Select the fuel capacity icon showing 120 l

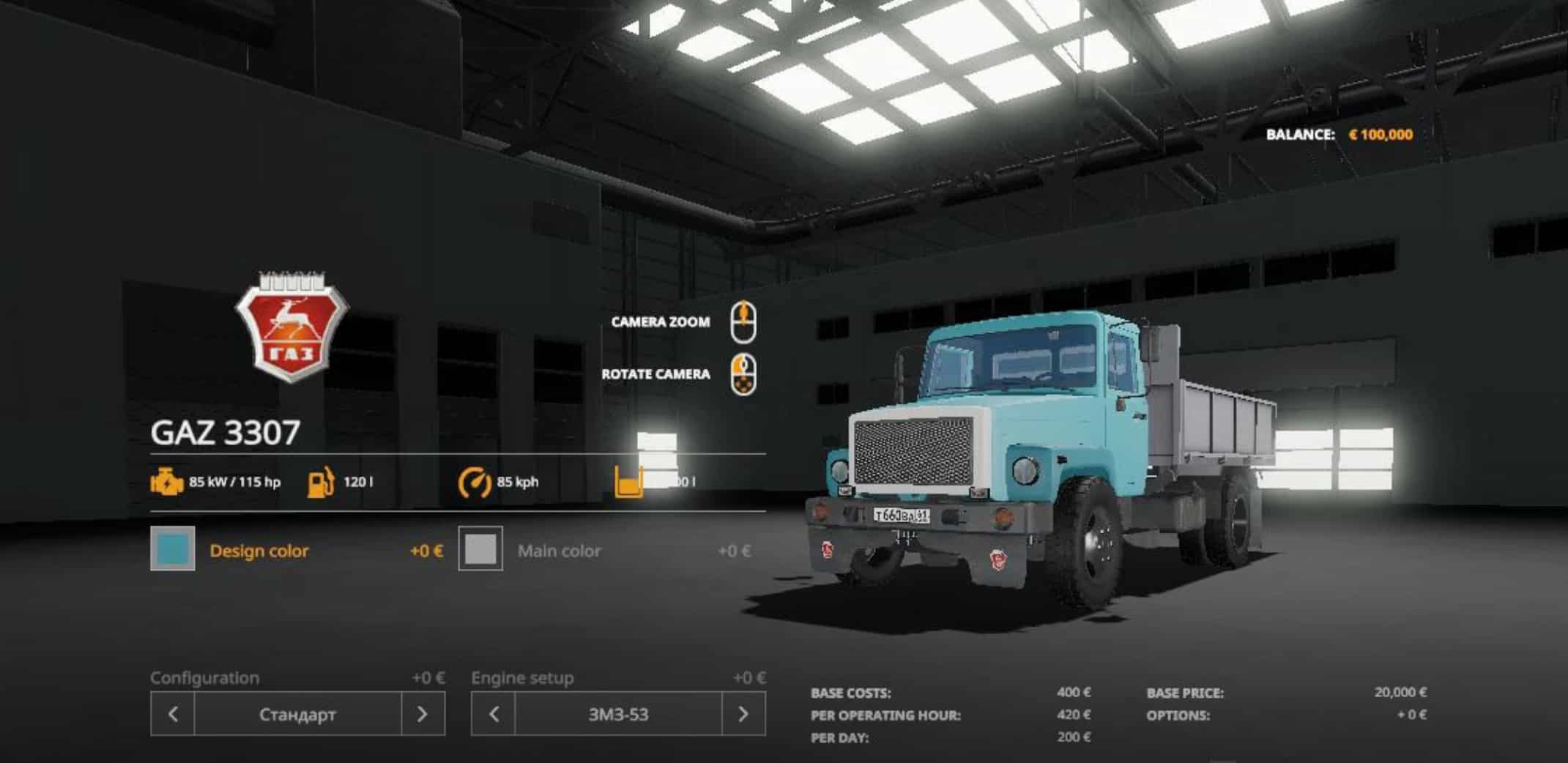[x=320, y=482]
